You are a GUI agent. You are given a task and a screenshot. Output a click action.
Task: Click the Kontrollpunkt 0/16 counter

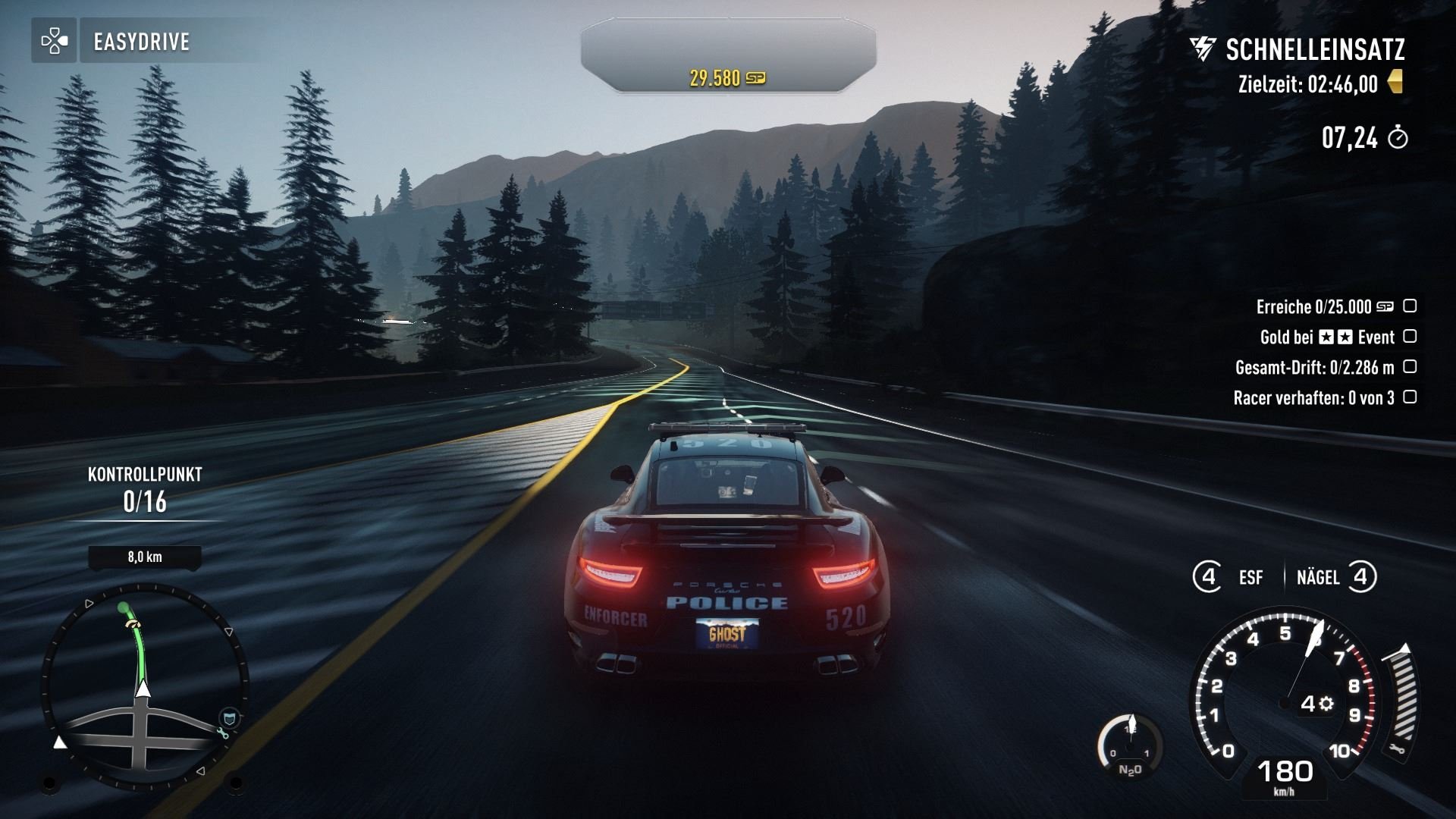(x=145, y=500)
